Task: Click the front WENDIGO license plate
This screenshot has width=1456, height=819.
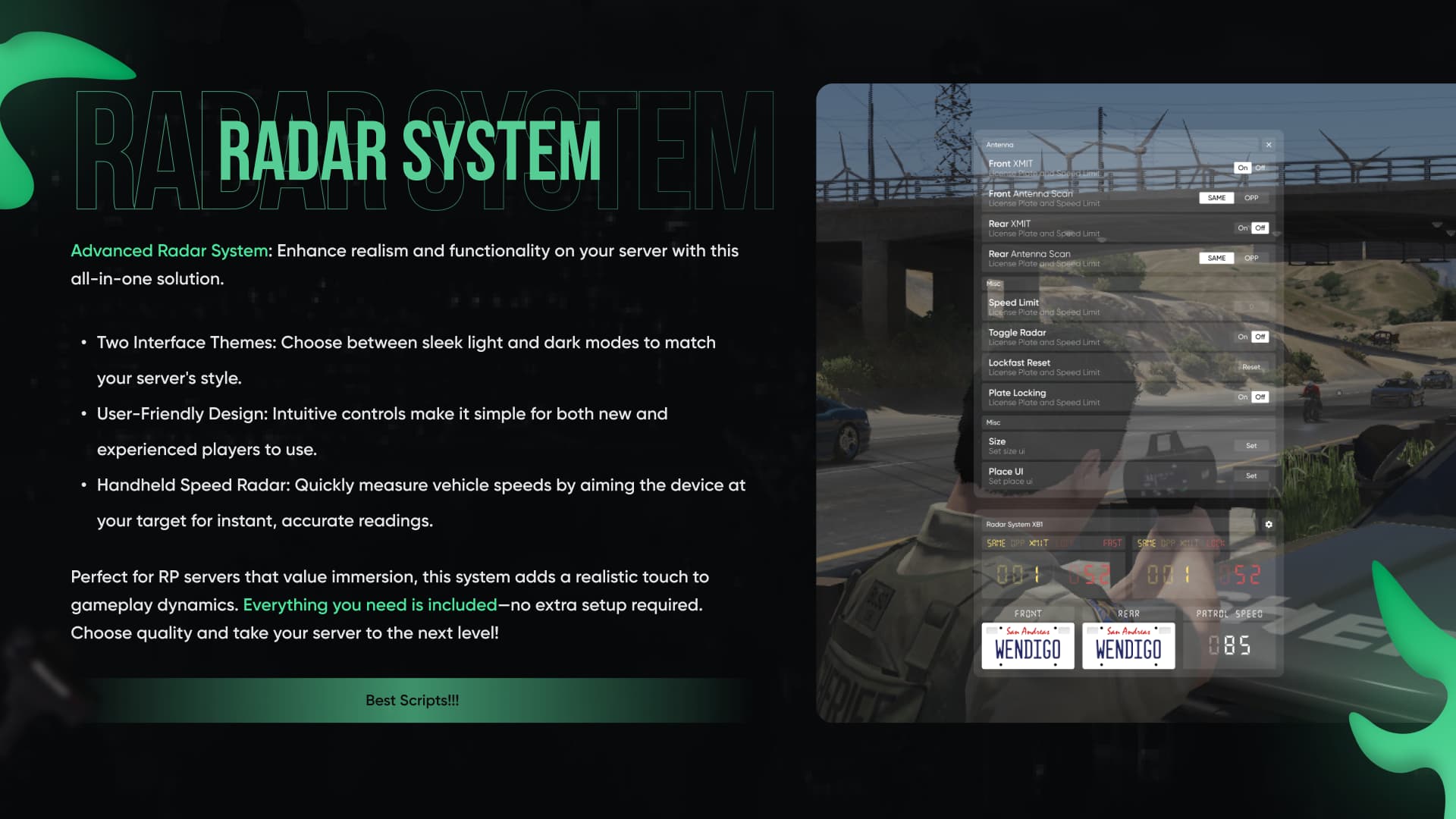Action: (x=1028, y=645)
